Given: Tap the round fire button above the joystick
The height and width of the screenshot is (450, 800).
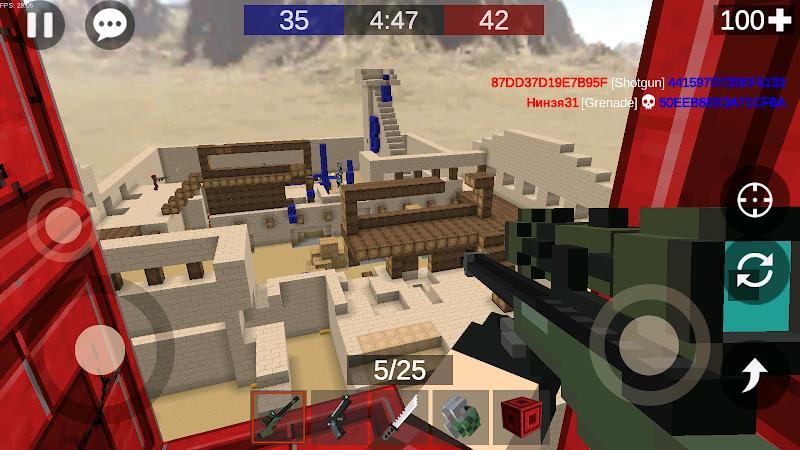Looking at the screenshot, I should click(x=62, y=223).
